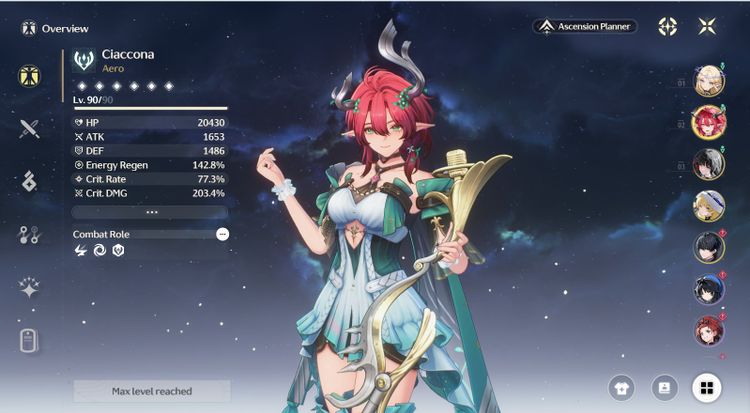The height and width of the screenshot is (413, 750).
Task: Open the Ascension Planner
Action: click(x=585, y=26)
